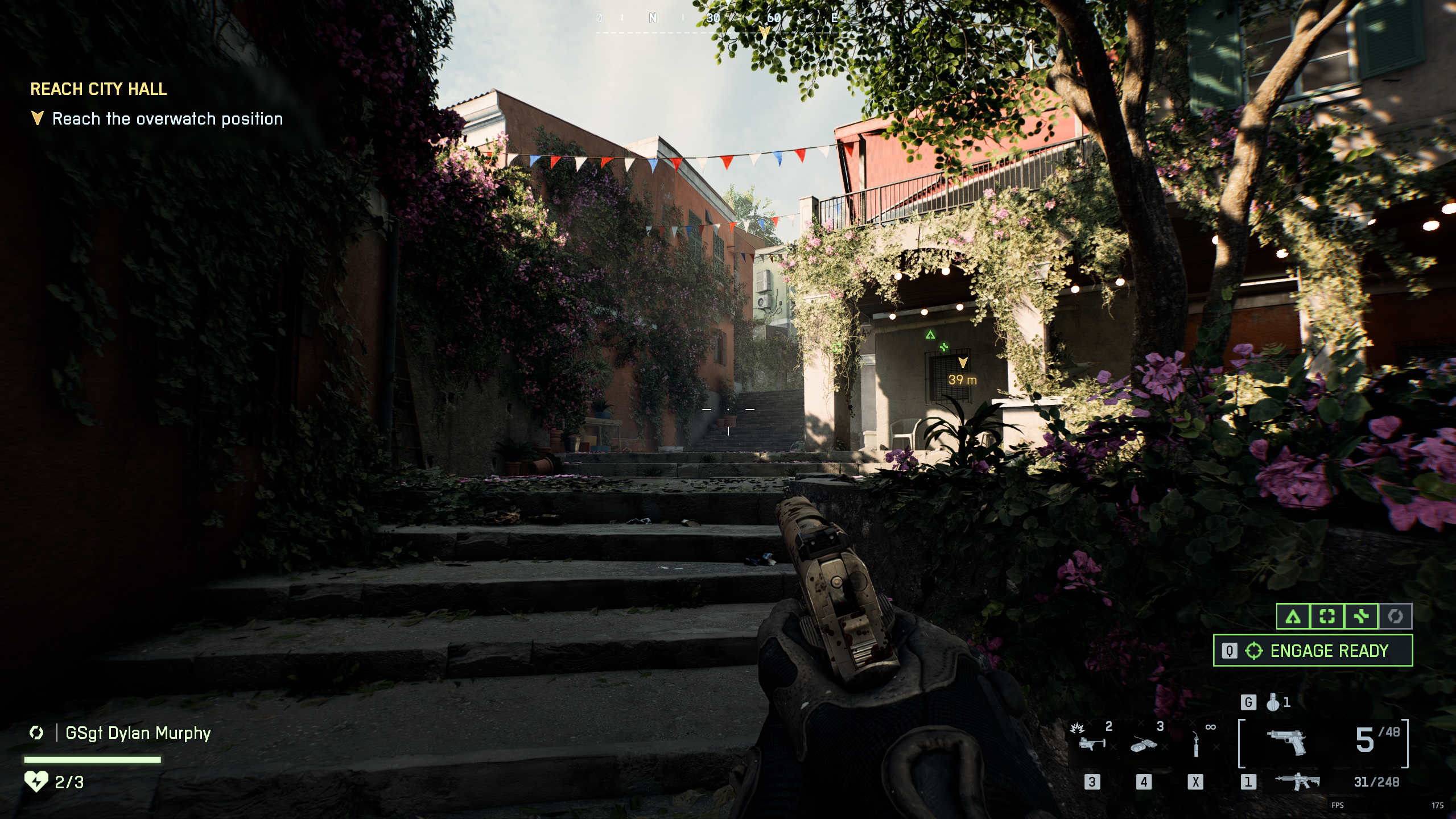This screenshot has height=819, width=1456.
Task: Select the greyed-out circular-arrows squad icon
Action: click(1395, 617)
